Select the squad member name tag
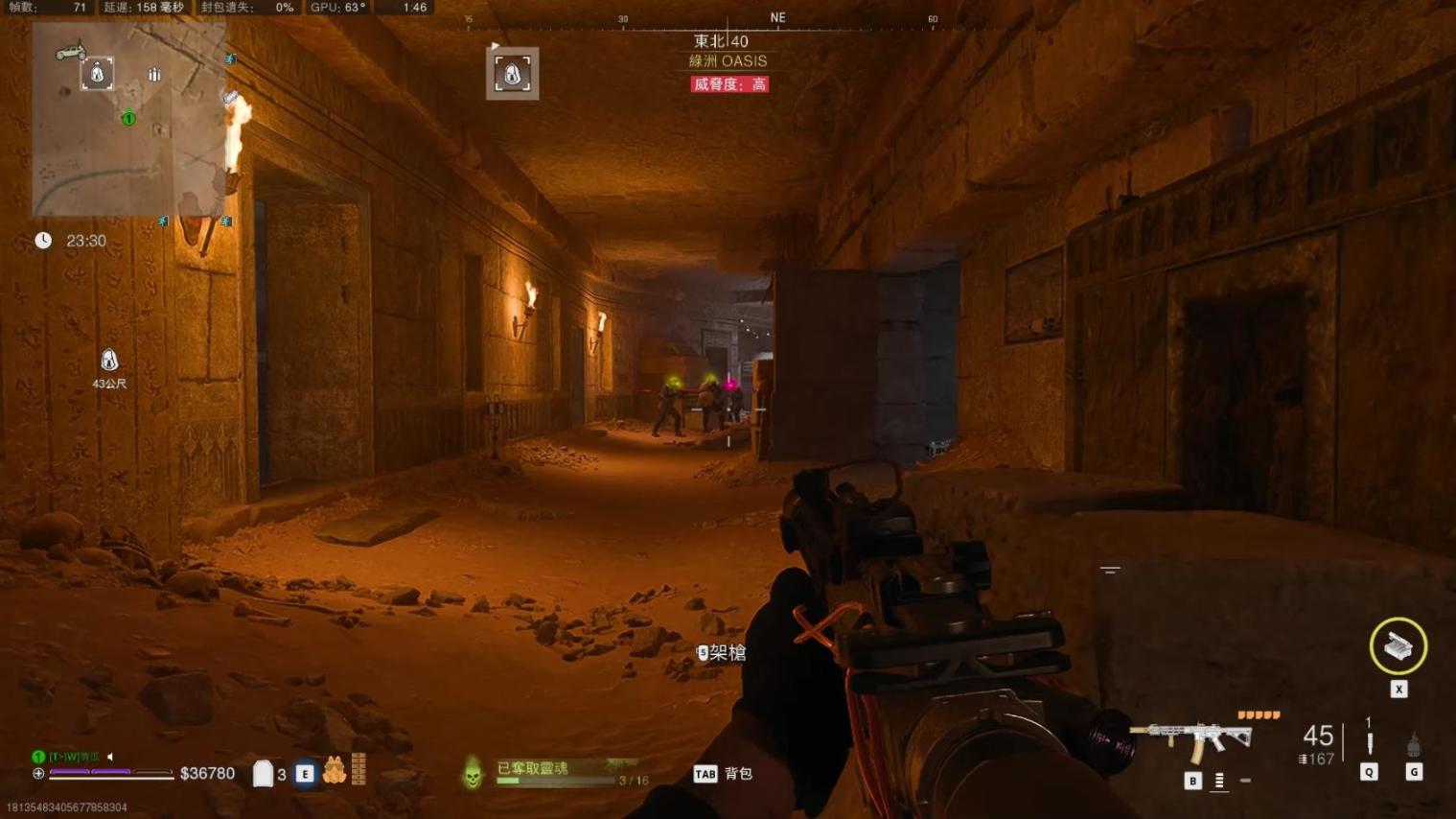1456x819 pixels. 74,757
